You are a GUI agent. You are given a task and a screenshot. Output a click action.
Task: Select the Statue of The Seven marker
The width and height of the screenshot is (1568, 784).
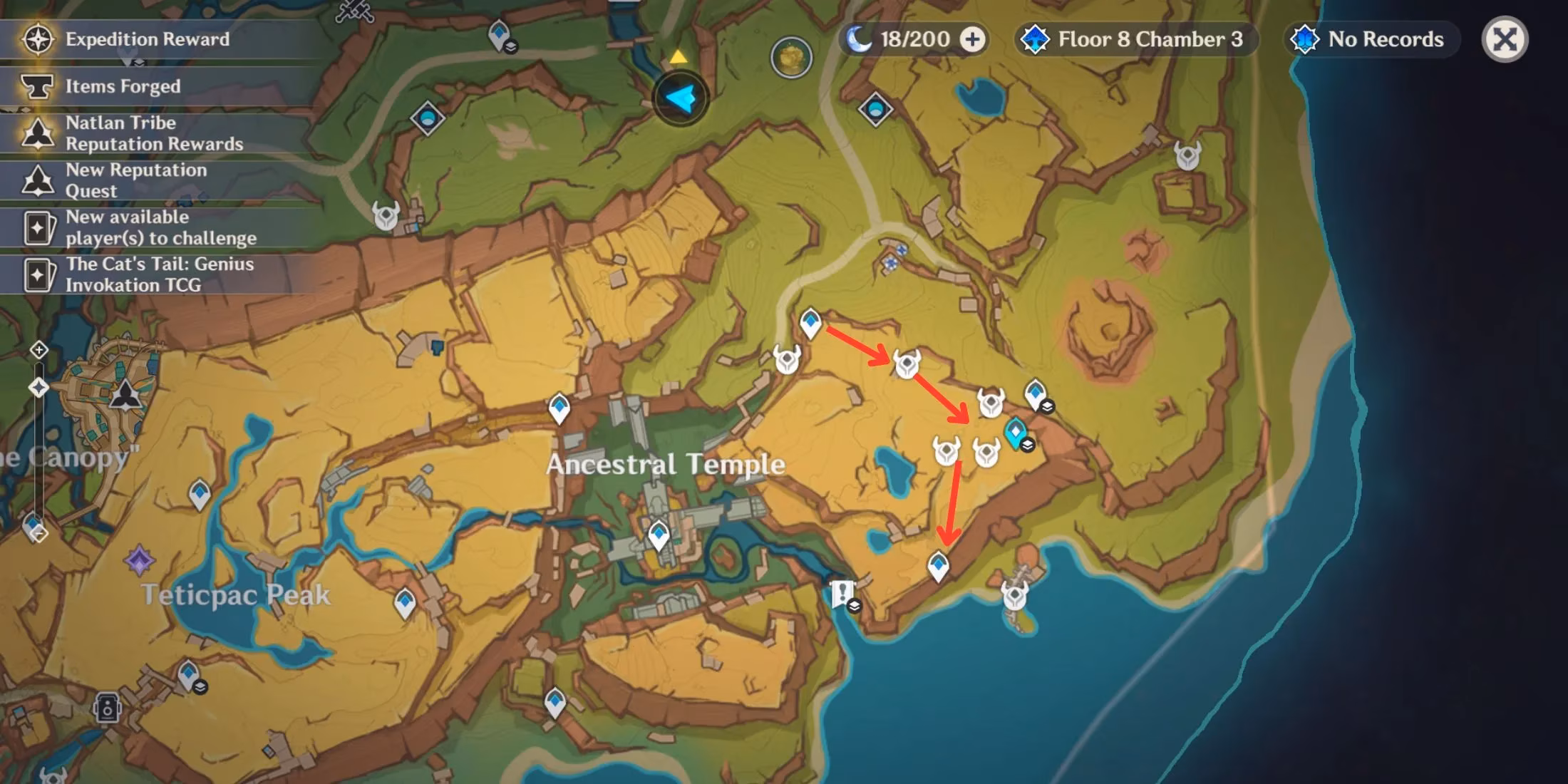pyautogui.click(x=126, y=394)
